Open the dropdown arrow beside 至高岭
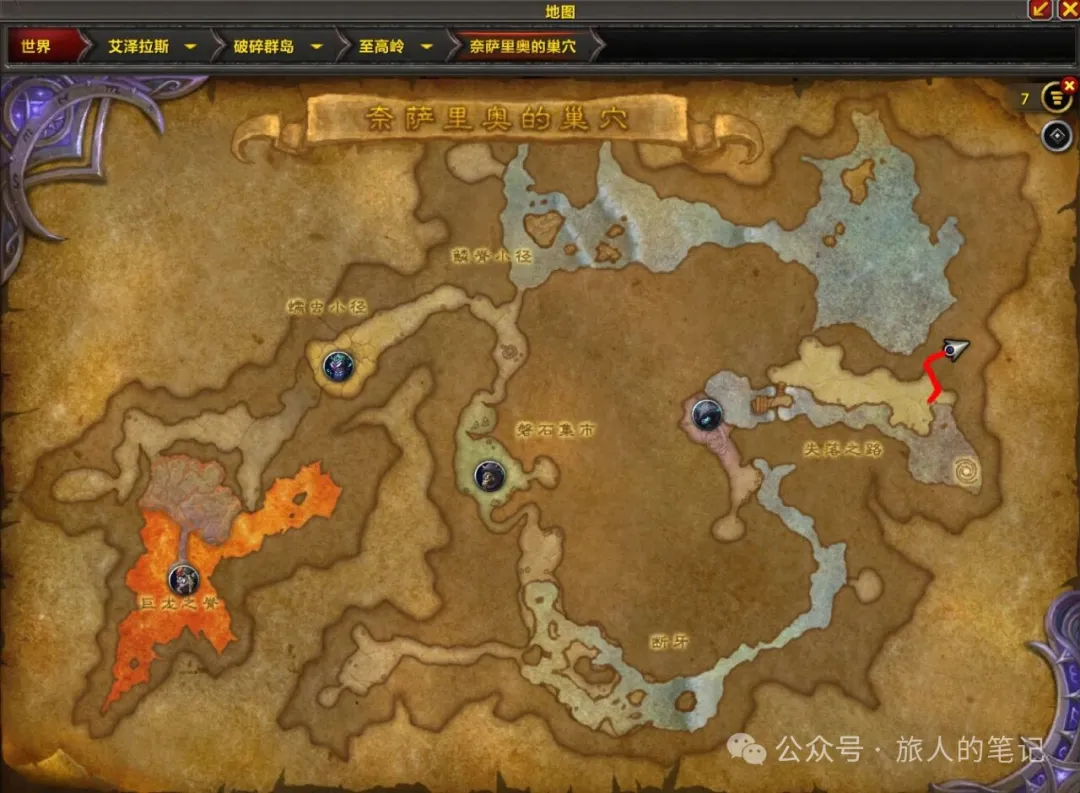 pyautogui.click(x=427, y=46)
